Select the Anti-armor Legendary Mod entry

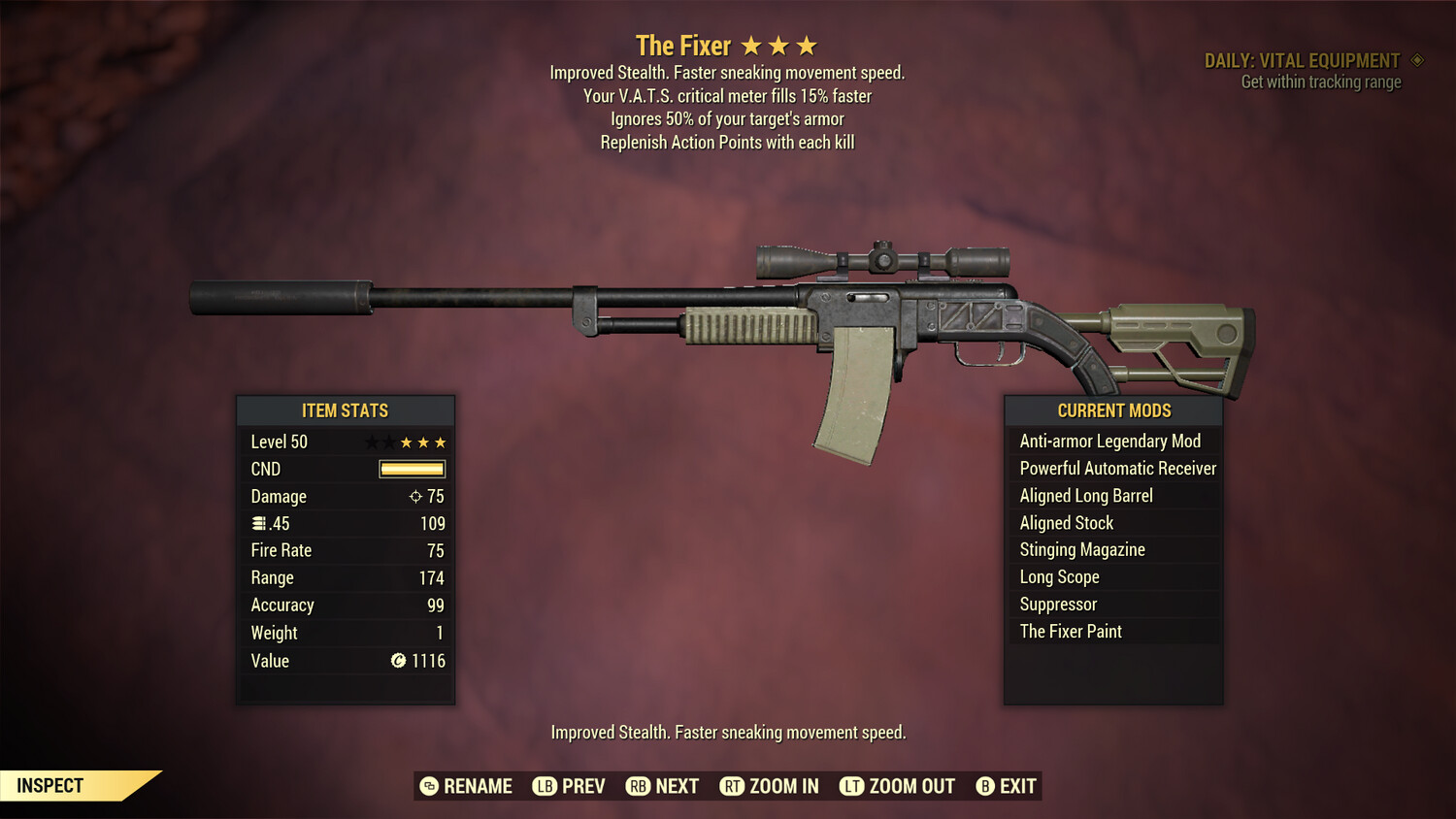[1109, 441]
